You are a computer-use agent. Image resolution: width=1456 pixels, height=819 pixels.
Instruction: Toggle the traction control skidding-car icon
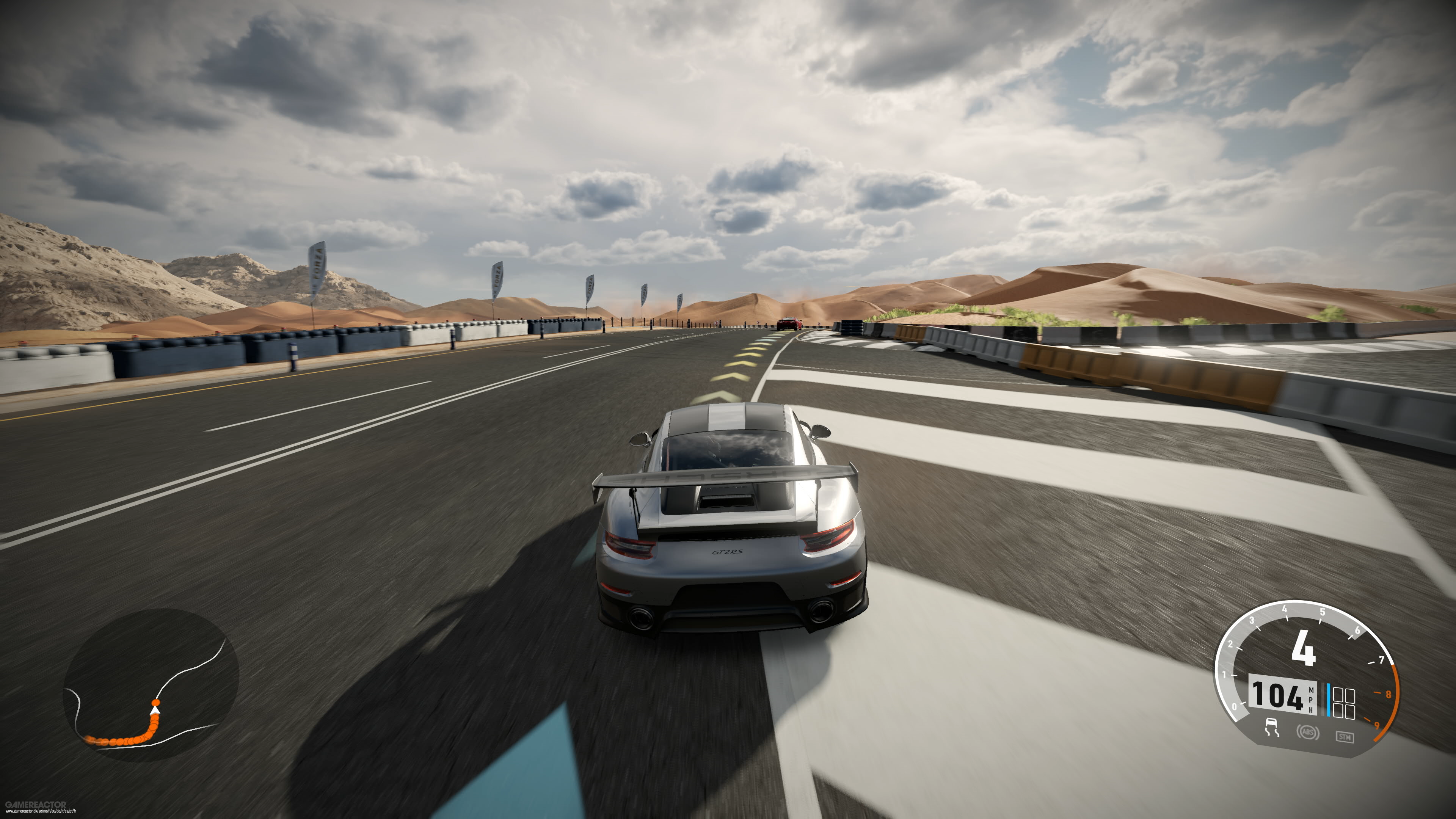point(1272,728)
